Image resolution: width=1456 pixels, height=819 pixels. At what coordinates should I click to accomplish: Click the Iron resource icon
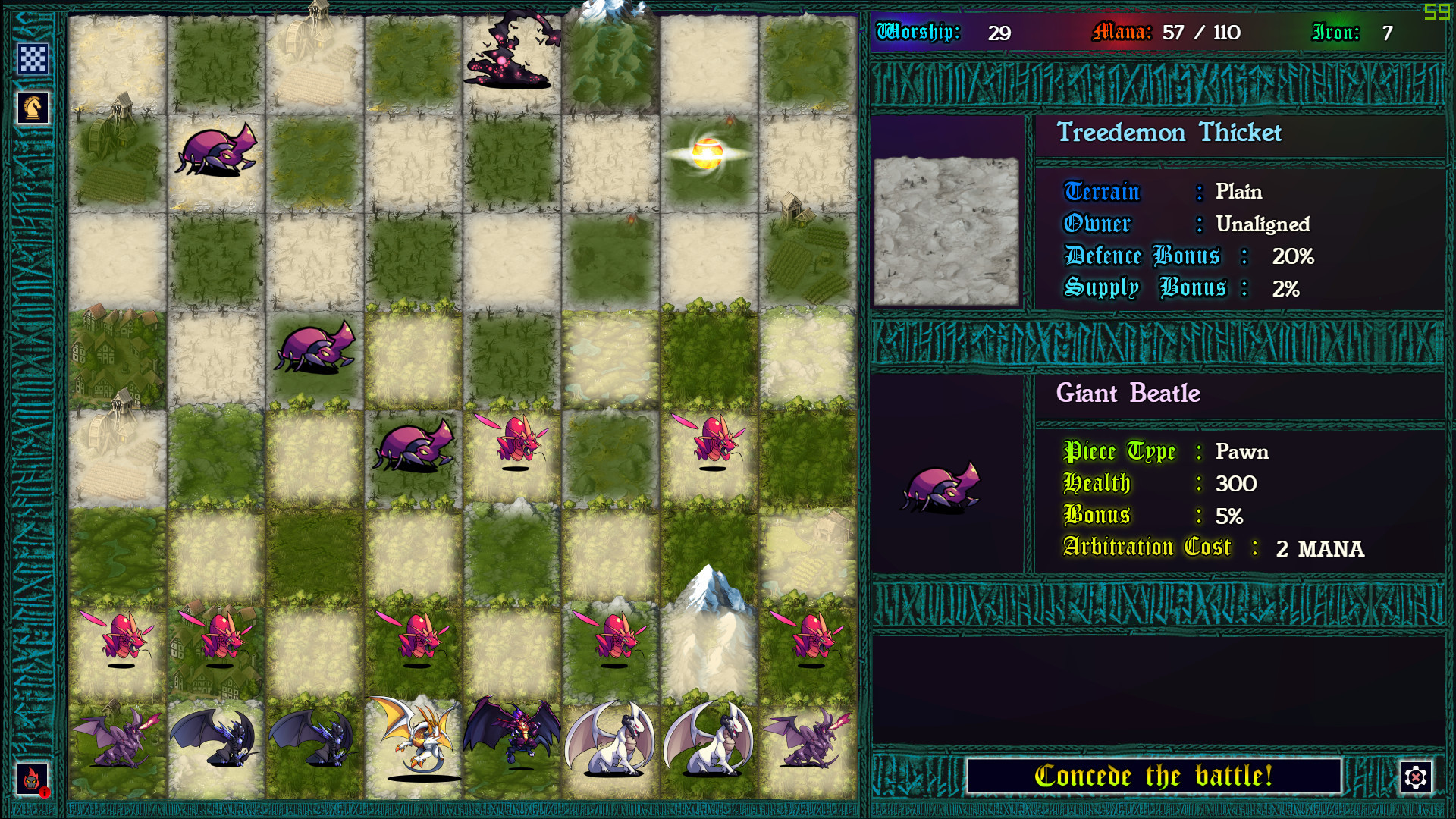click(x=1338, y=33)
